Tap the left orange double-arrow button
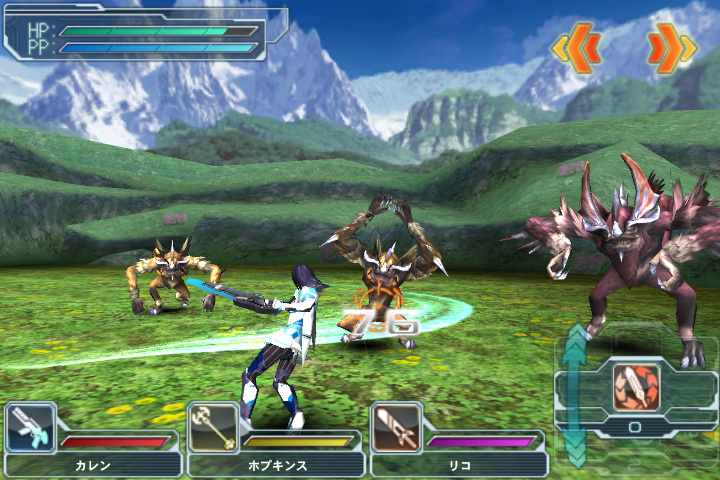Screen dimensions: 720x480 click(577, 46)
